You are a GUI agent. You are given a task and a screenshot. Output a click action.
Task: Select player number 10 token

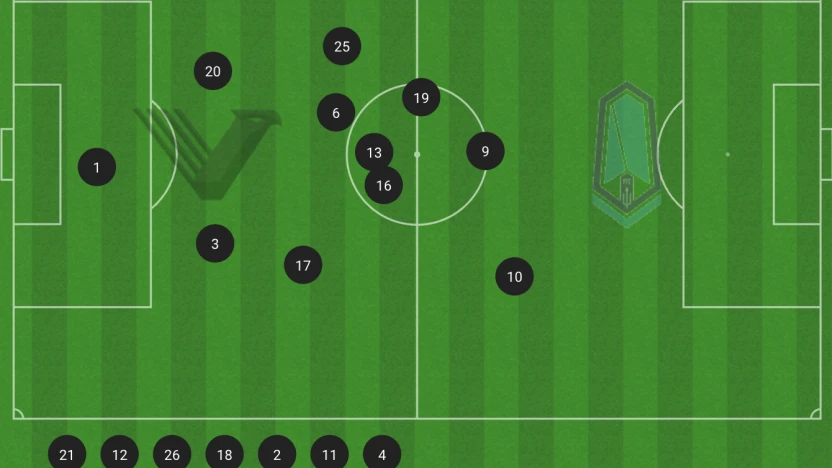(515, 277)
